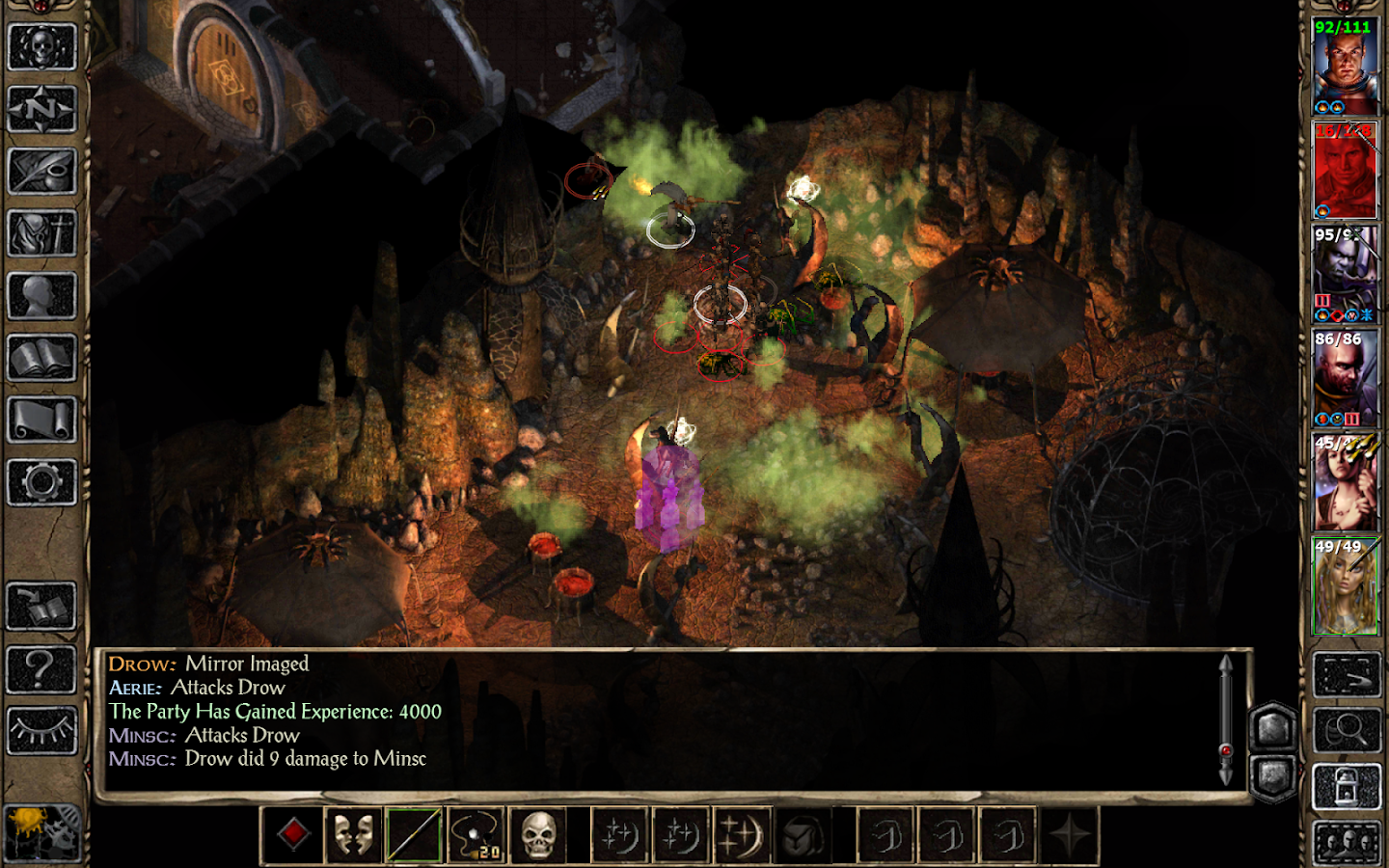Toggle the question mark help button
1389x868 pixels.
tap(41, 668)
